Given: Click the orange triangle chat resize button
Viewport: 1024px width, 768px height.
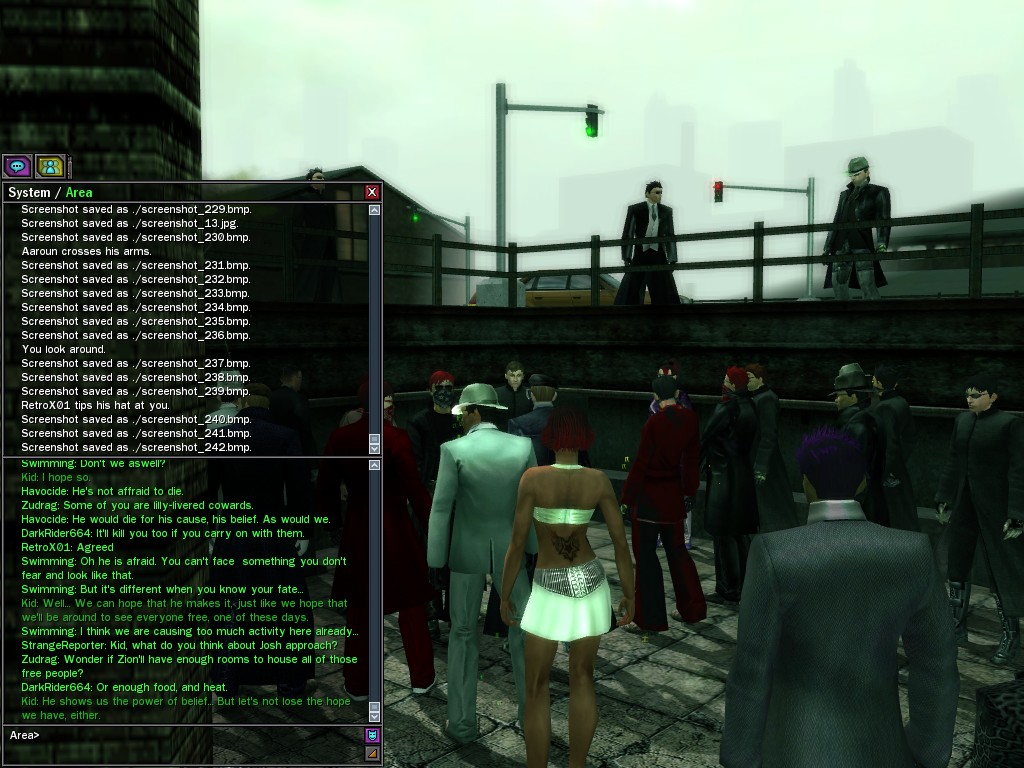Looking at the screenshot, I should (372, 753).
